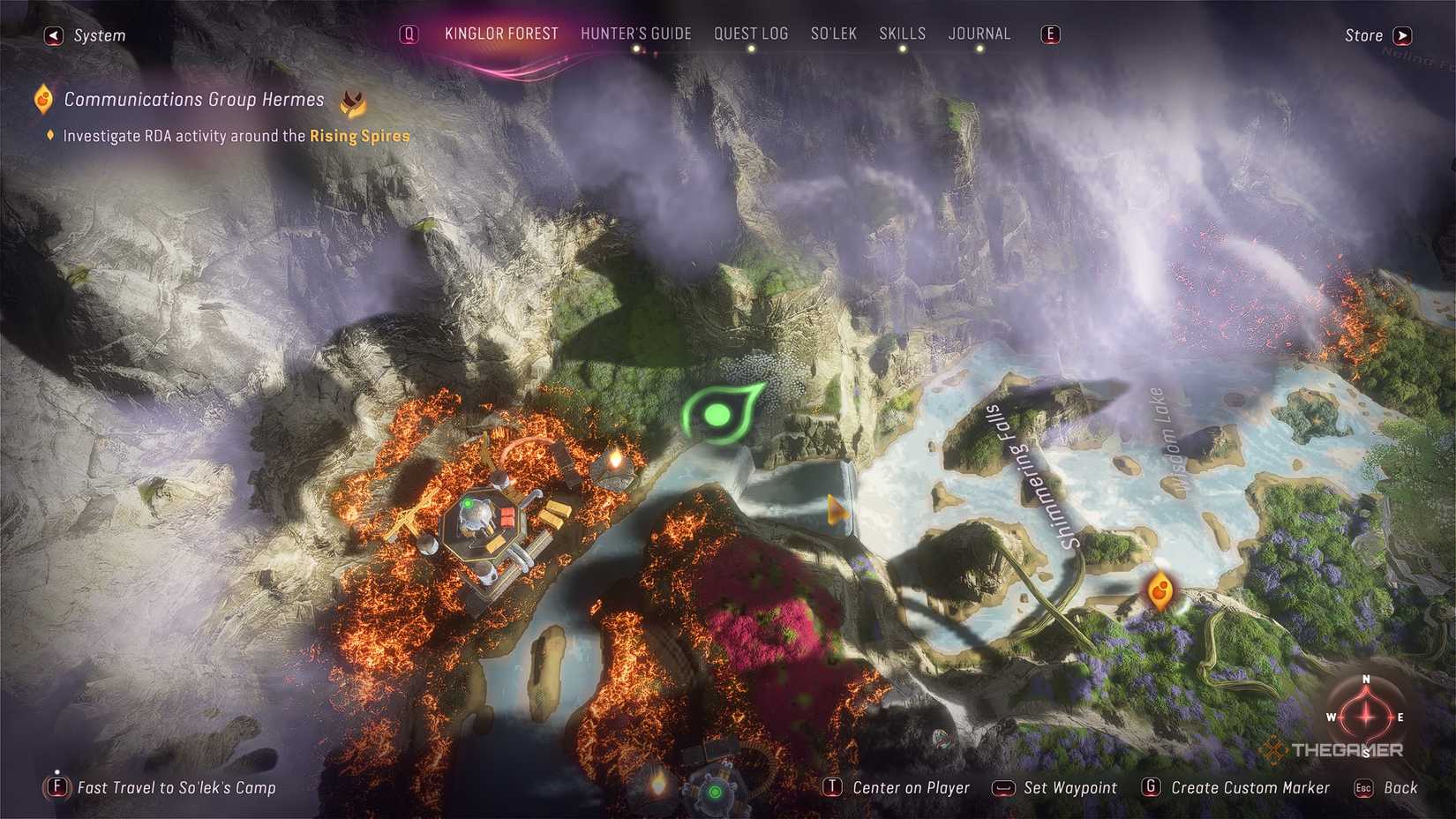Screen dimensions: 1456x819
Task: Toggle the Investigate RDA activity objective diamond
Action: coord(50,135)
